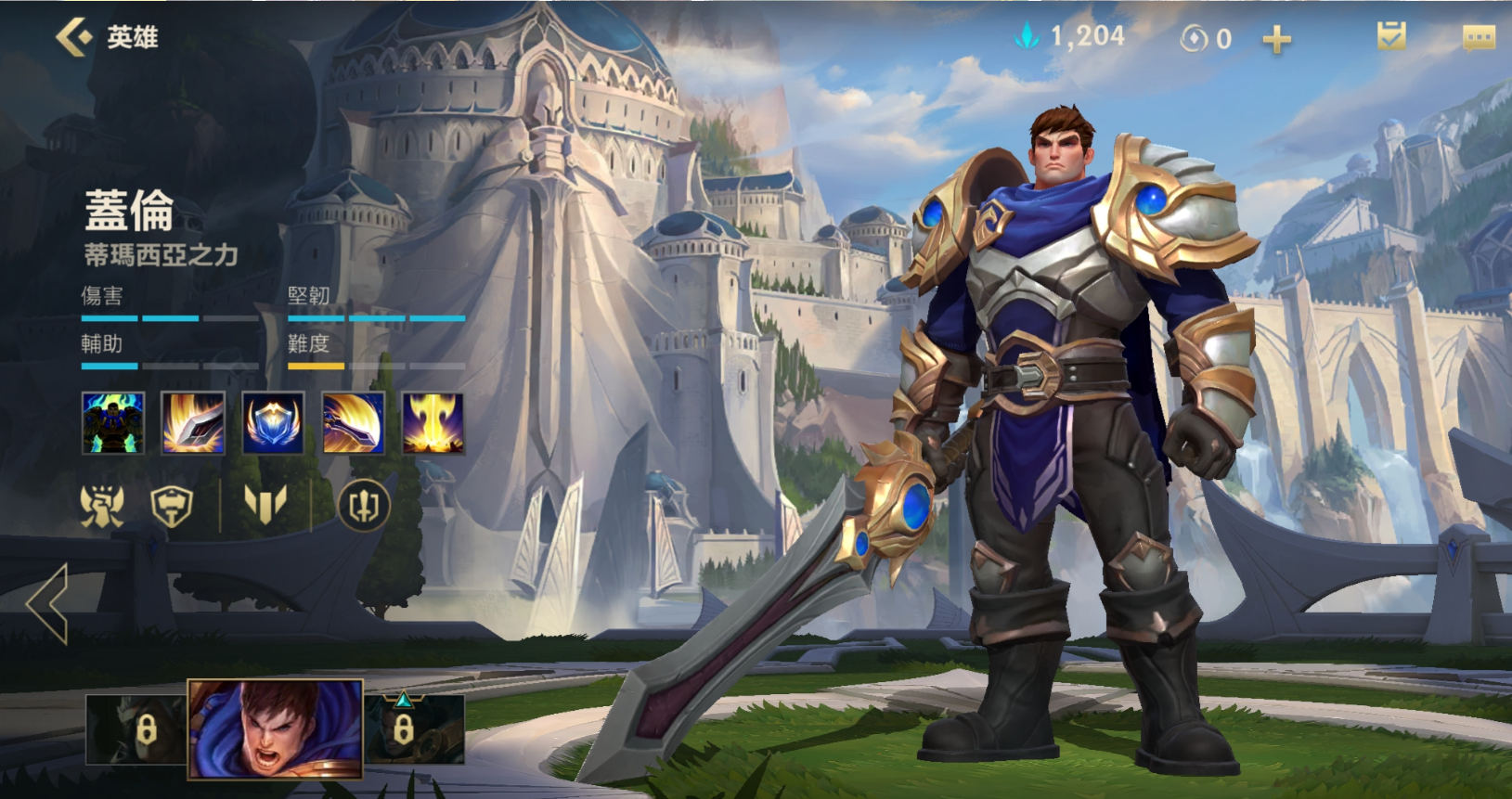Select the spinning sword ability icon
1512x799 pixels.
354,423
